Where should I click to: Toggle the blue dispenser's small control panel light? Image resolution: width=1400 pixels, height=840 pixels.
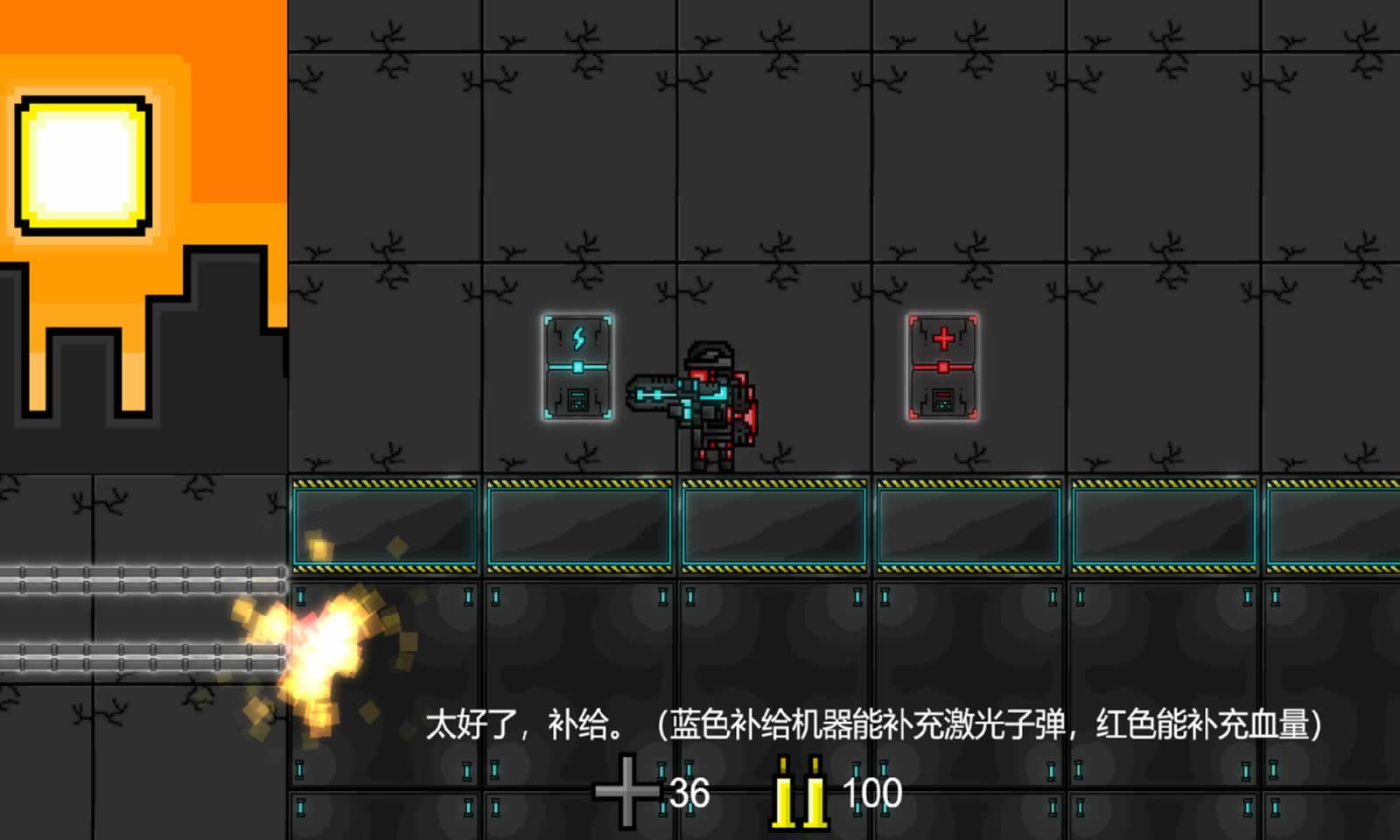click(577, 398)
